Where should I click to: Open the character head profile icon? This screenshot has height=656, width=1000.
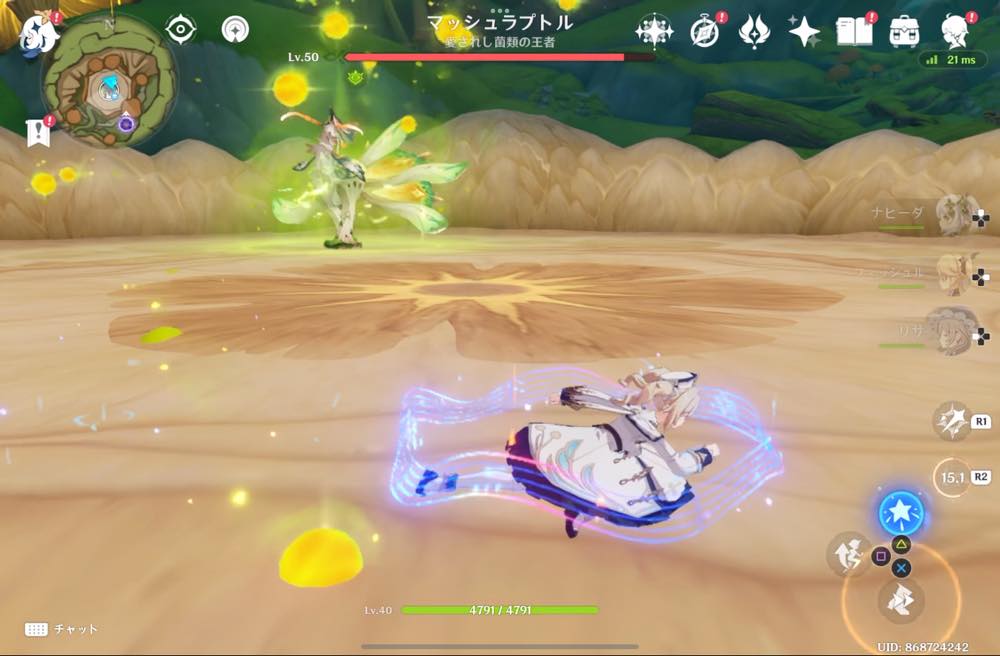tap(956, 31)
